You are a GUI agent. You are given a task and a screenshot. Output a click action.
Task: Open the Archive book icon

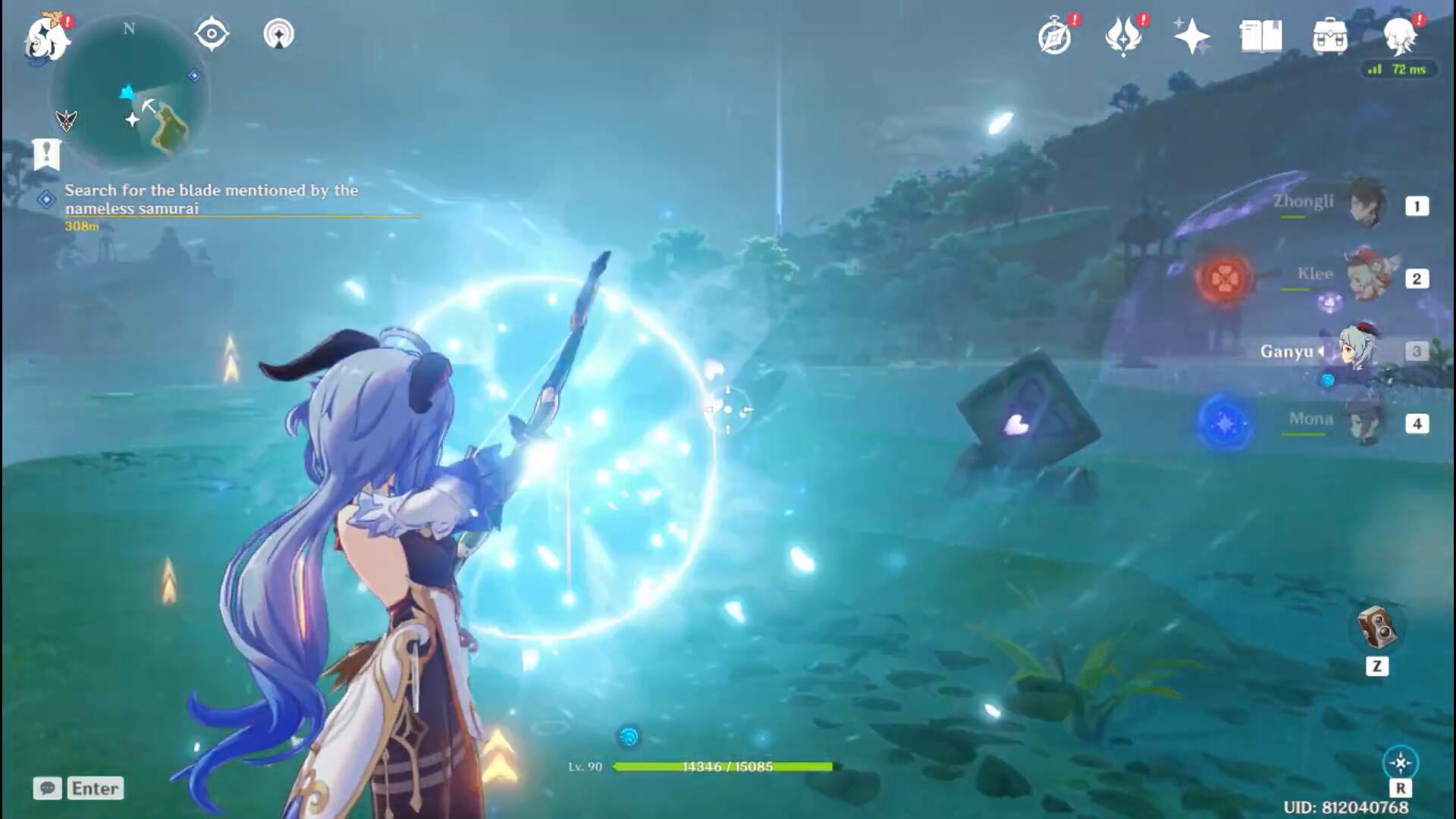(1260, 36)
